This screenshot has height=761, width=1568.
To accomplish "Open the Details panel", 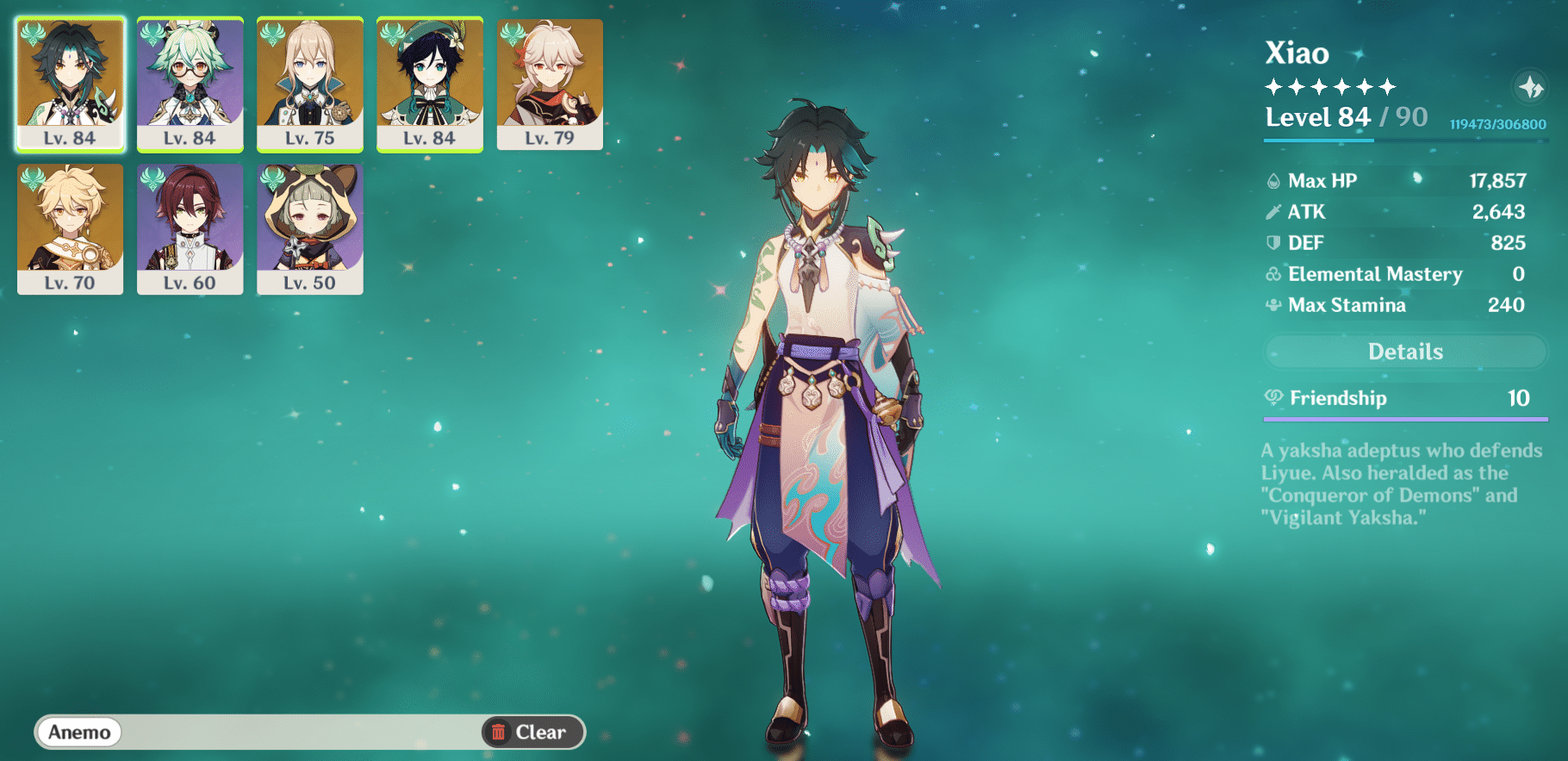I will 1405,351.
